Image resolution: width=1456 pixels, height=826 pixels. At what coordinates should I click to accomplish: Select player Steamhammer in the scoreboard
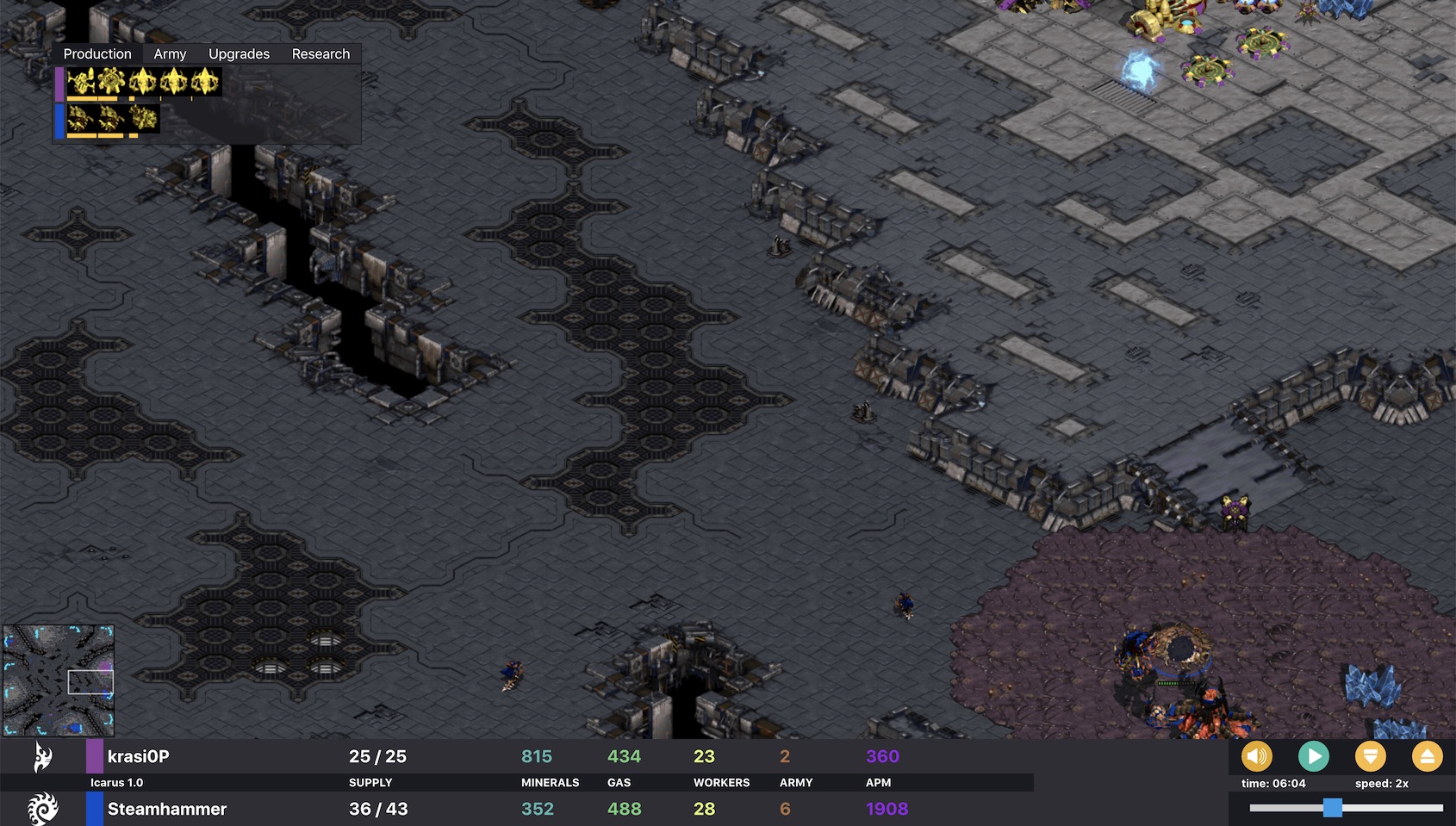166,809
